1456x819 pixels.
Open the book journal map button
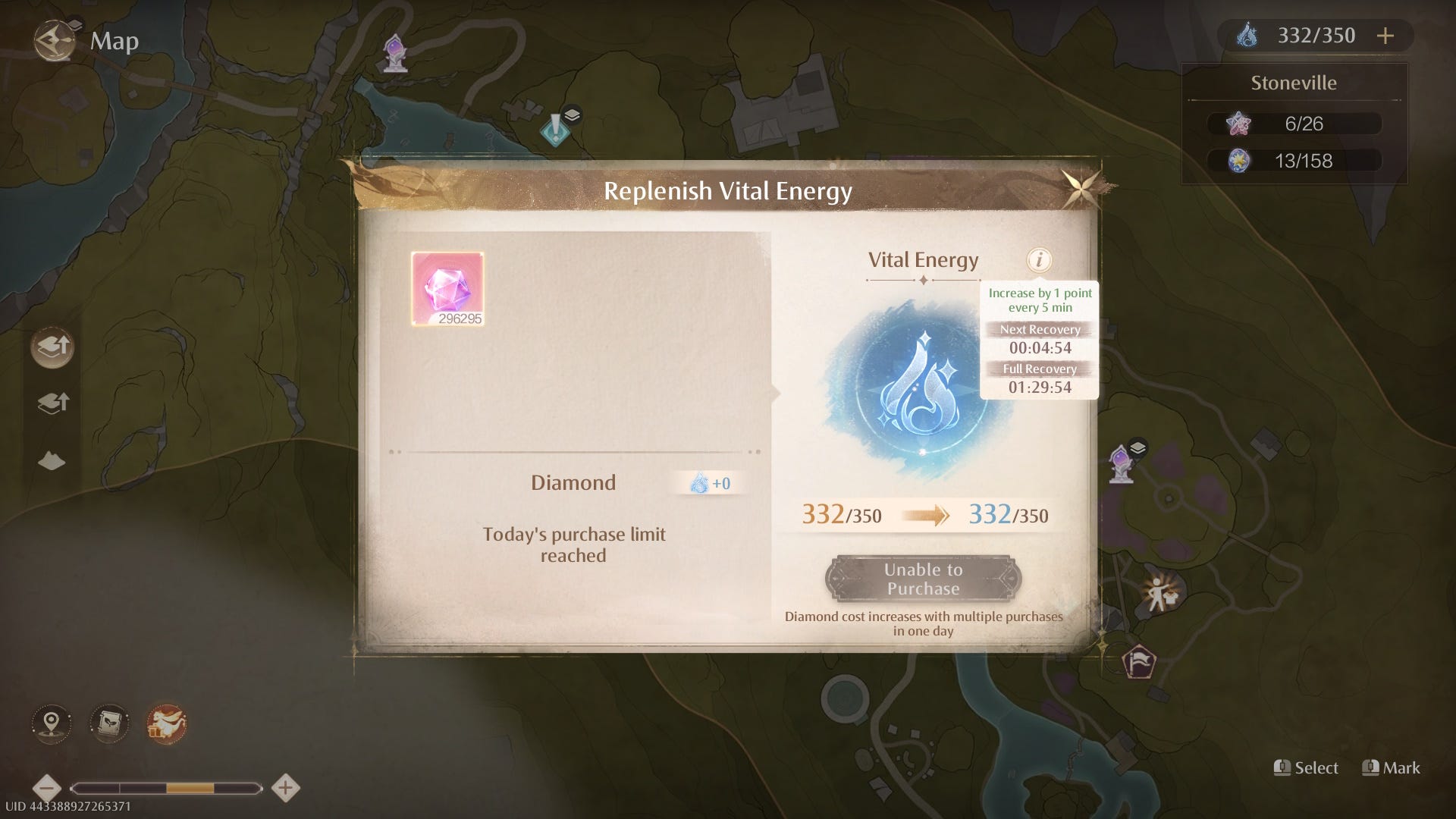click(x=109, y=723)
